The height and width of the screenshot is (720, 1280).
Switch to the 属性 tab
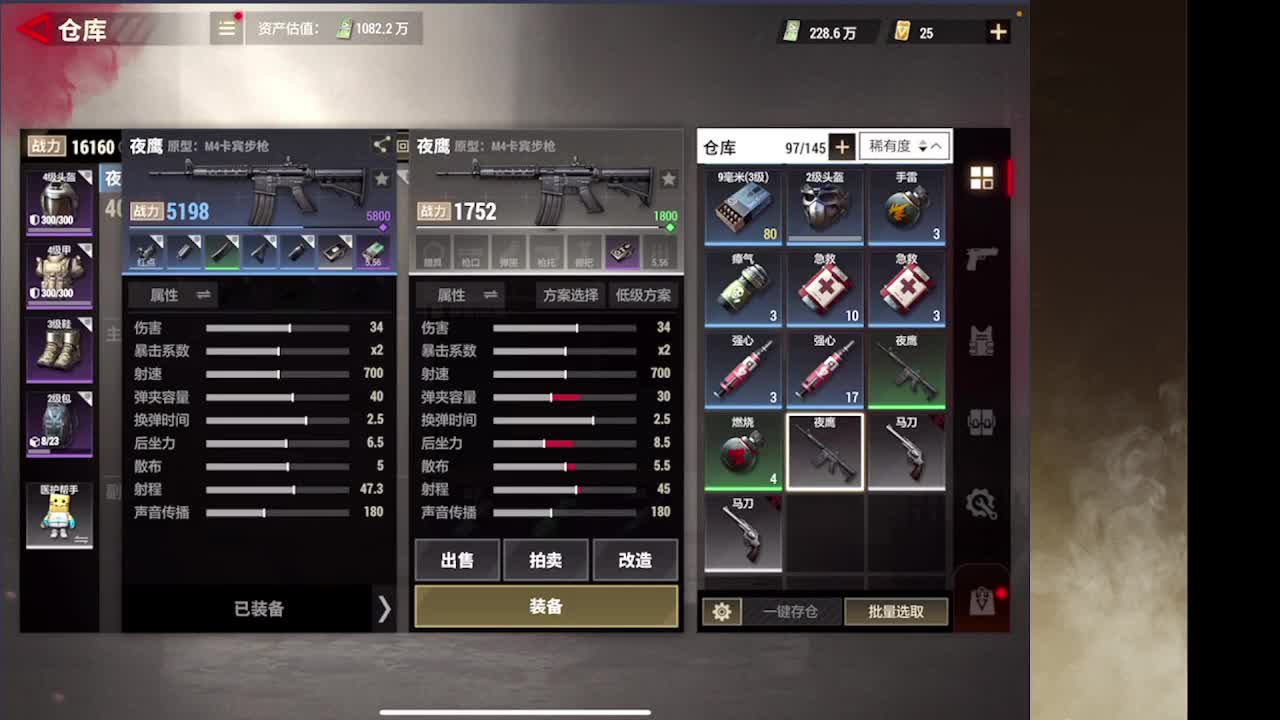tap(452, 295)
